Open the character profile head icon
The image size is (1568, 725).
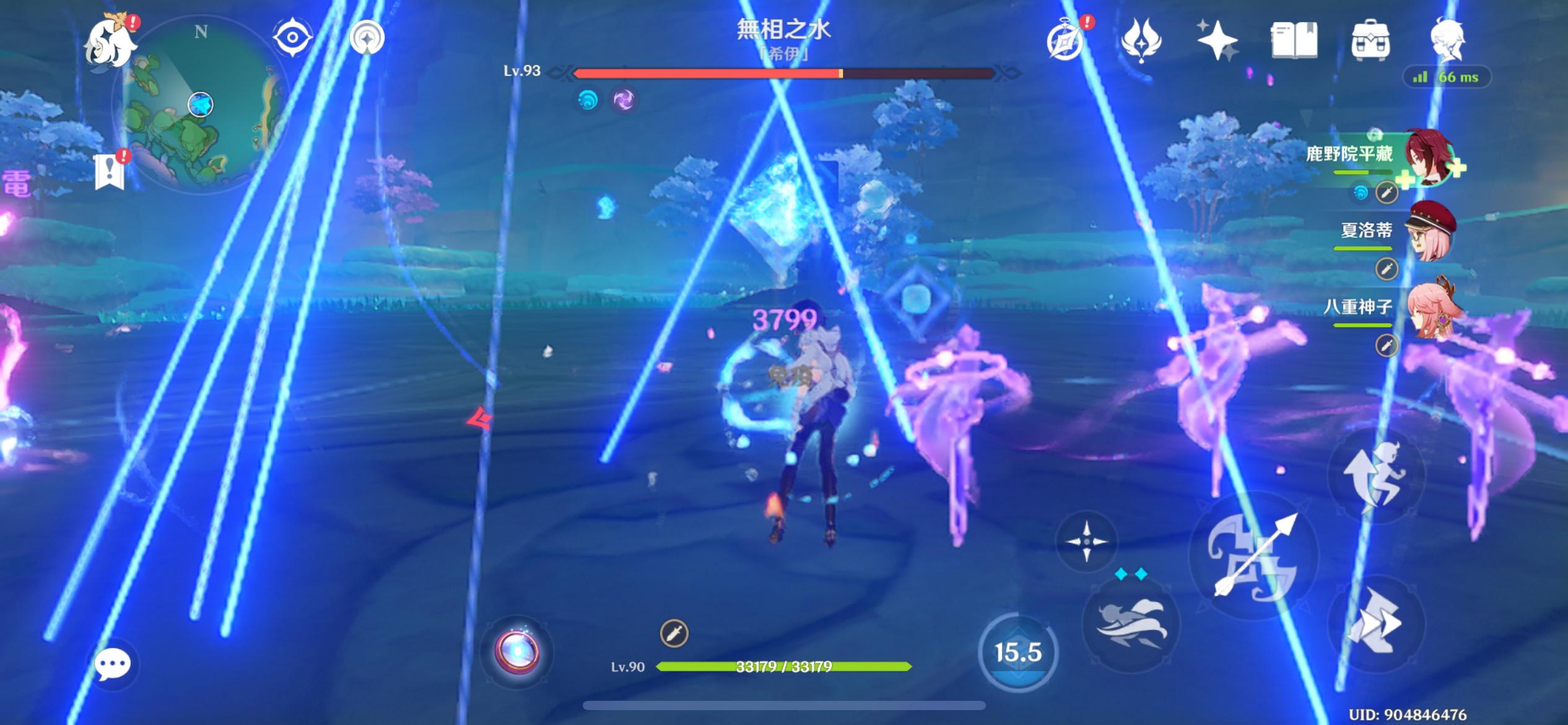pyautogui.click(x=1447, y=40)
